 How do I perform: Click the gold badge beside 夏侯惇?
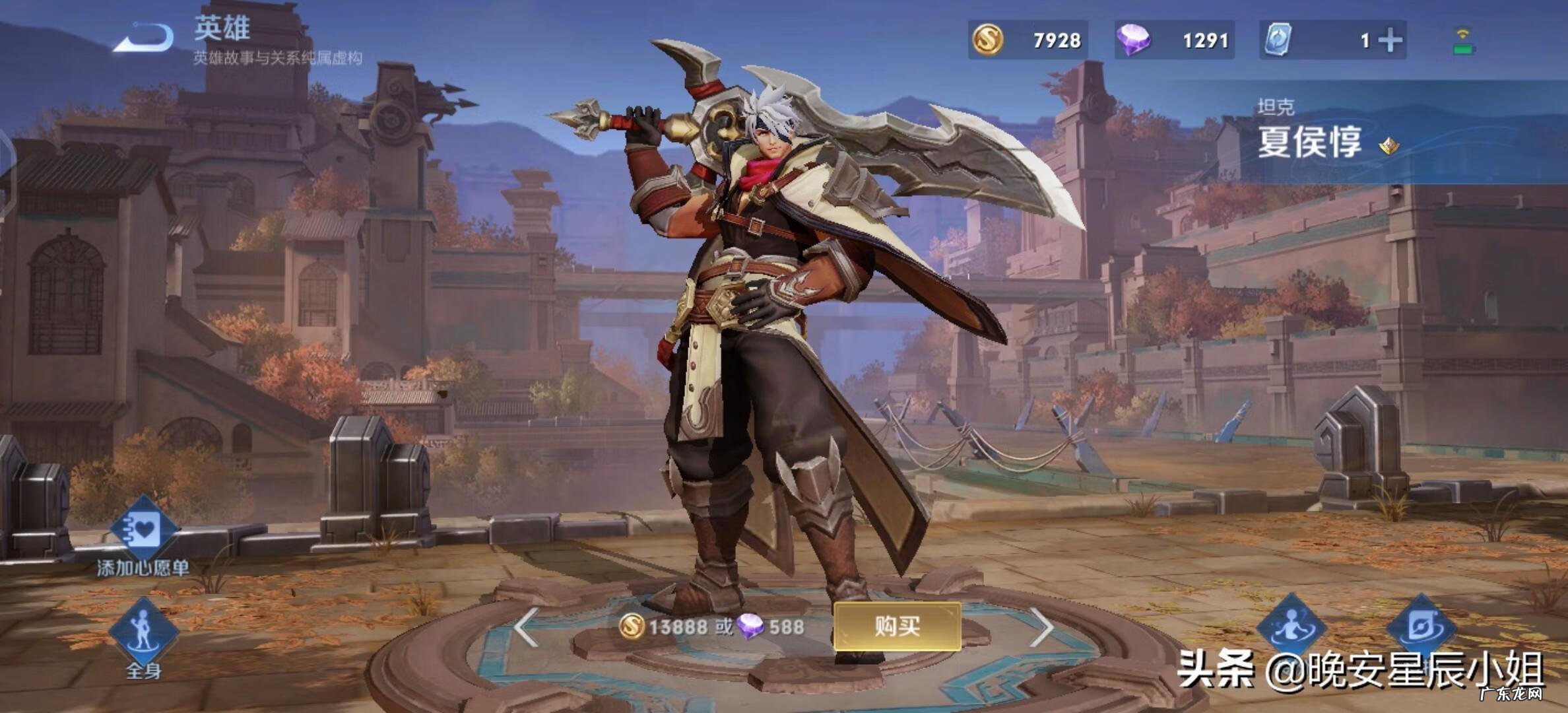click(1388, 145)
